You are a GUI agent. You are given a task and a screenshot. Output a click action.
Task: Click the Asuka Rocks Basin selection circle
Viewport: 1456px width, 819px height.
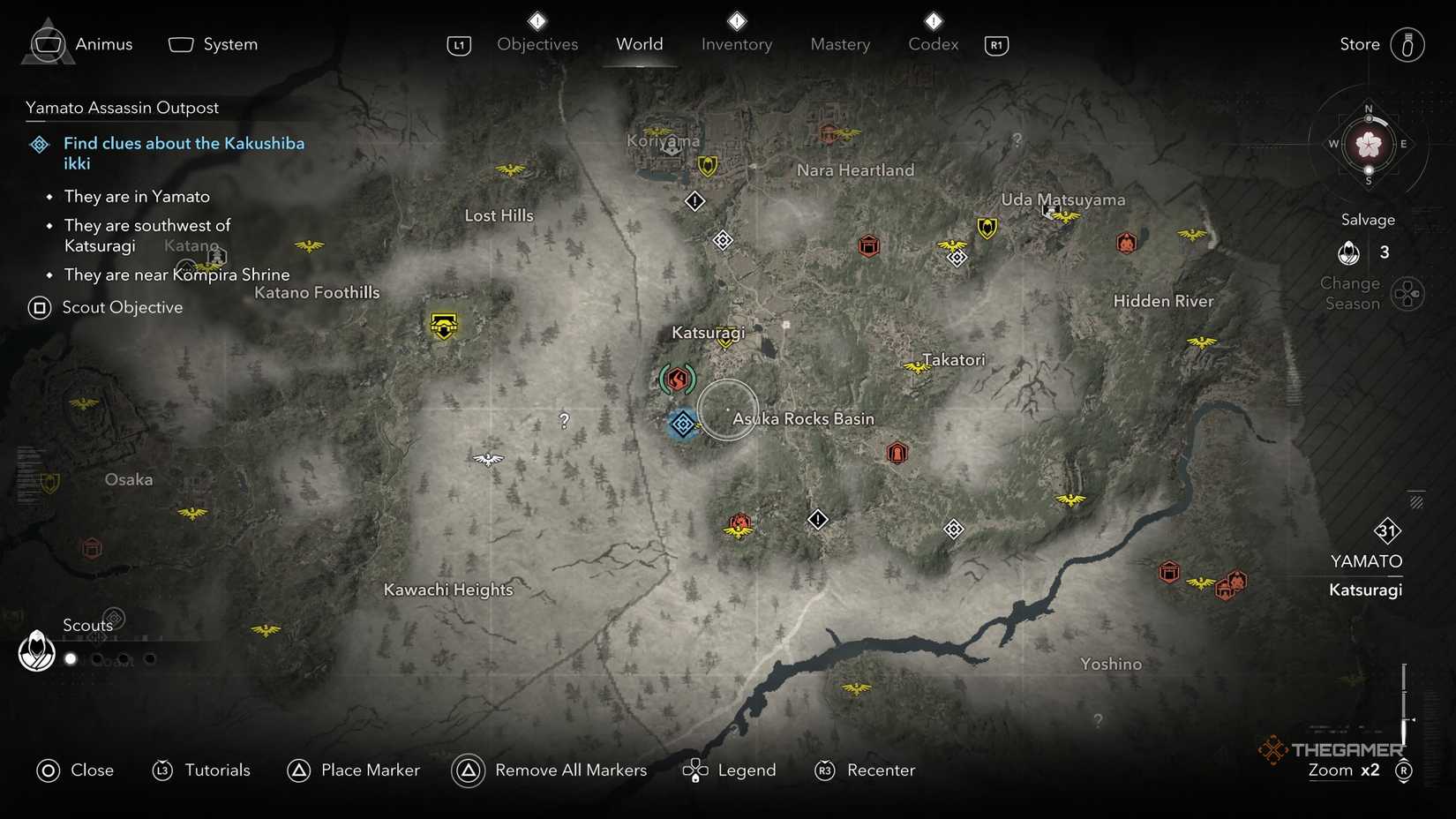[x=728, y=411]
